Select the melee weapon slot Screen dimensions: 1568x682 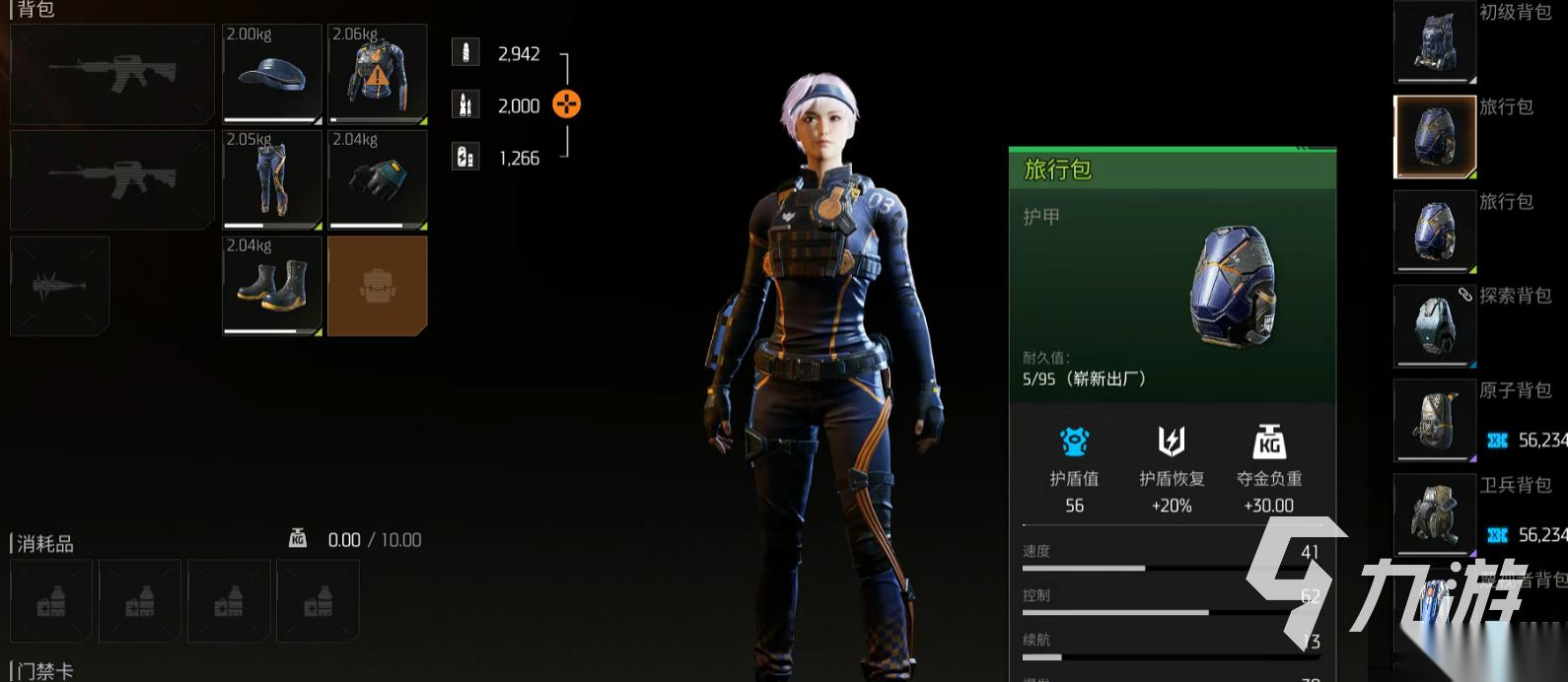point(59,286)
